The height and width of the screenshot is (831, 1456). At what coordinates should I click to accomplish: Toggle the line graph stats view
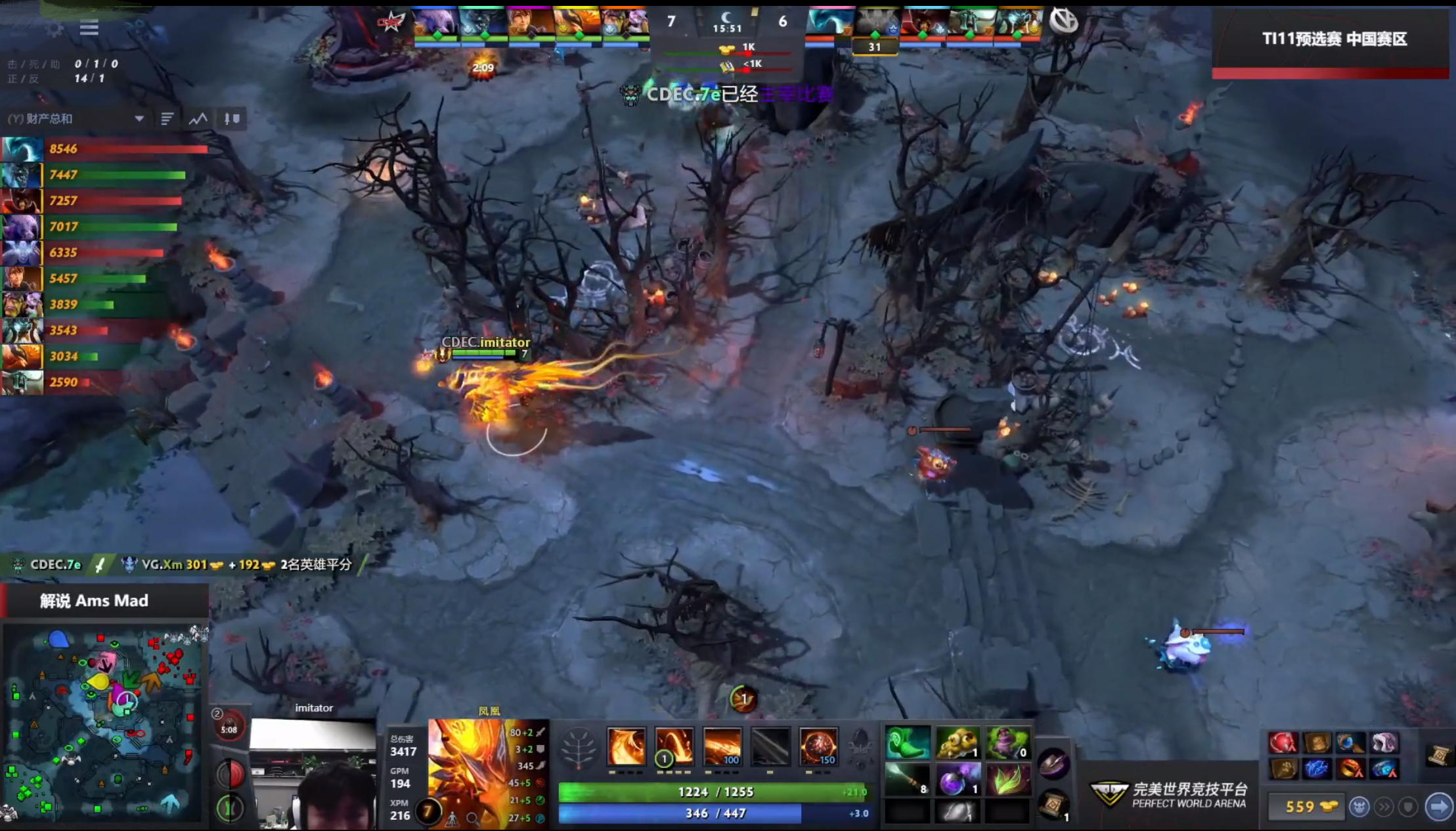tap(198, 119)
